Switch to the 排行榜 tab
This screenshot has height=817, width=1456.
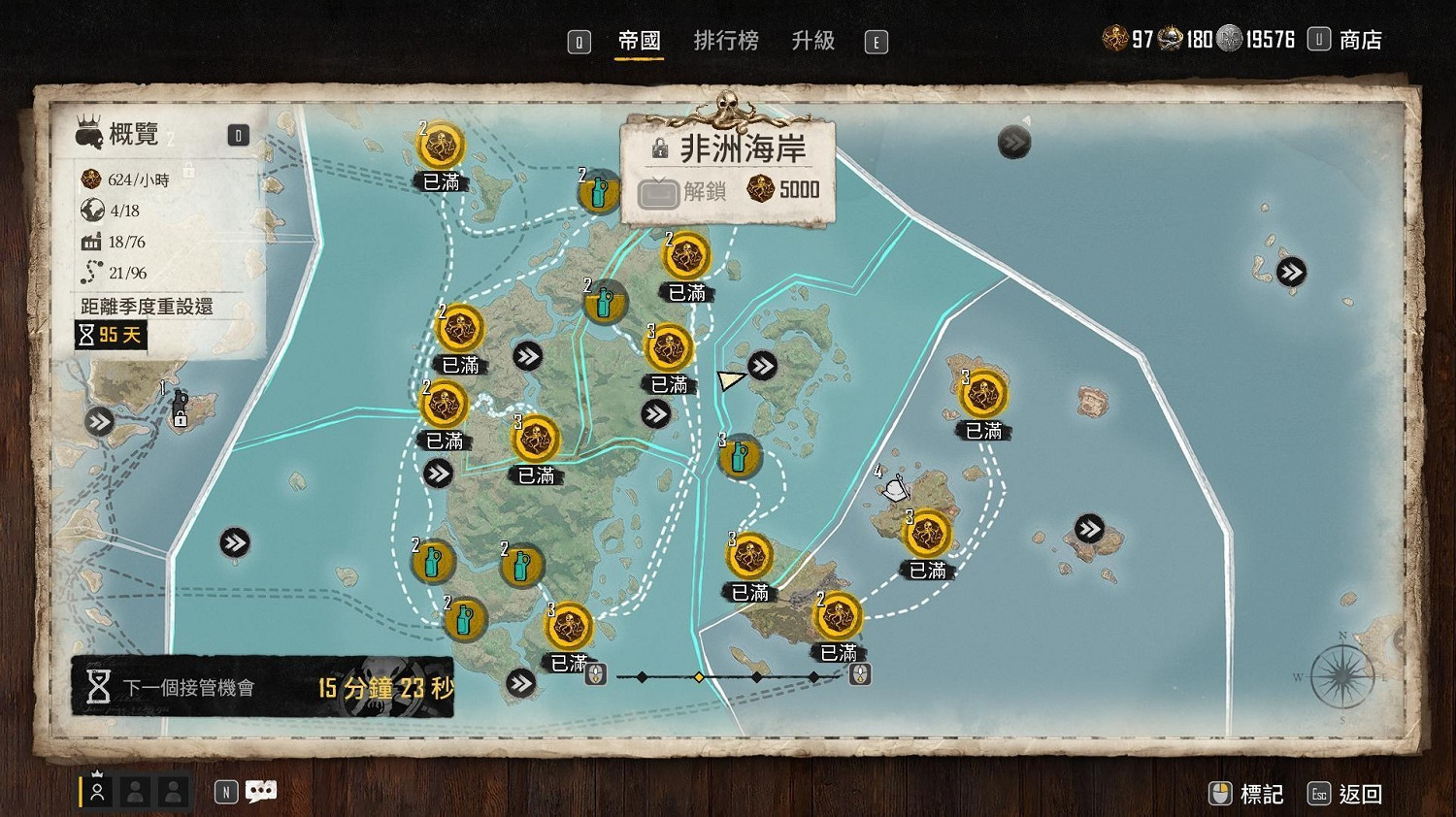(x=726, y=41)
